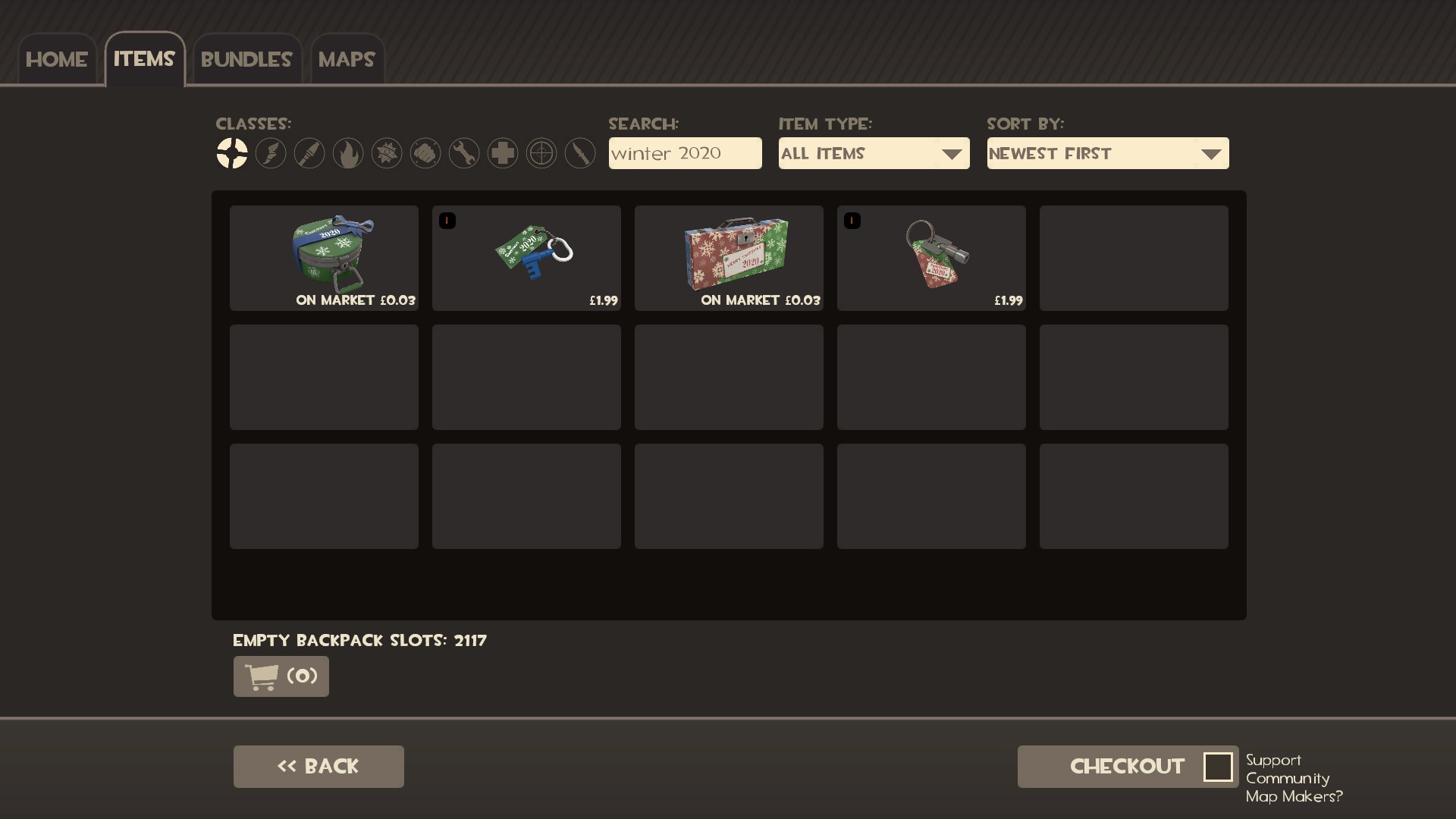This screenshot has width=1456, height=819.
Task: Filter items by the Medic cross
Action: pyautogui.click(x=503, y=153)
